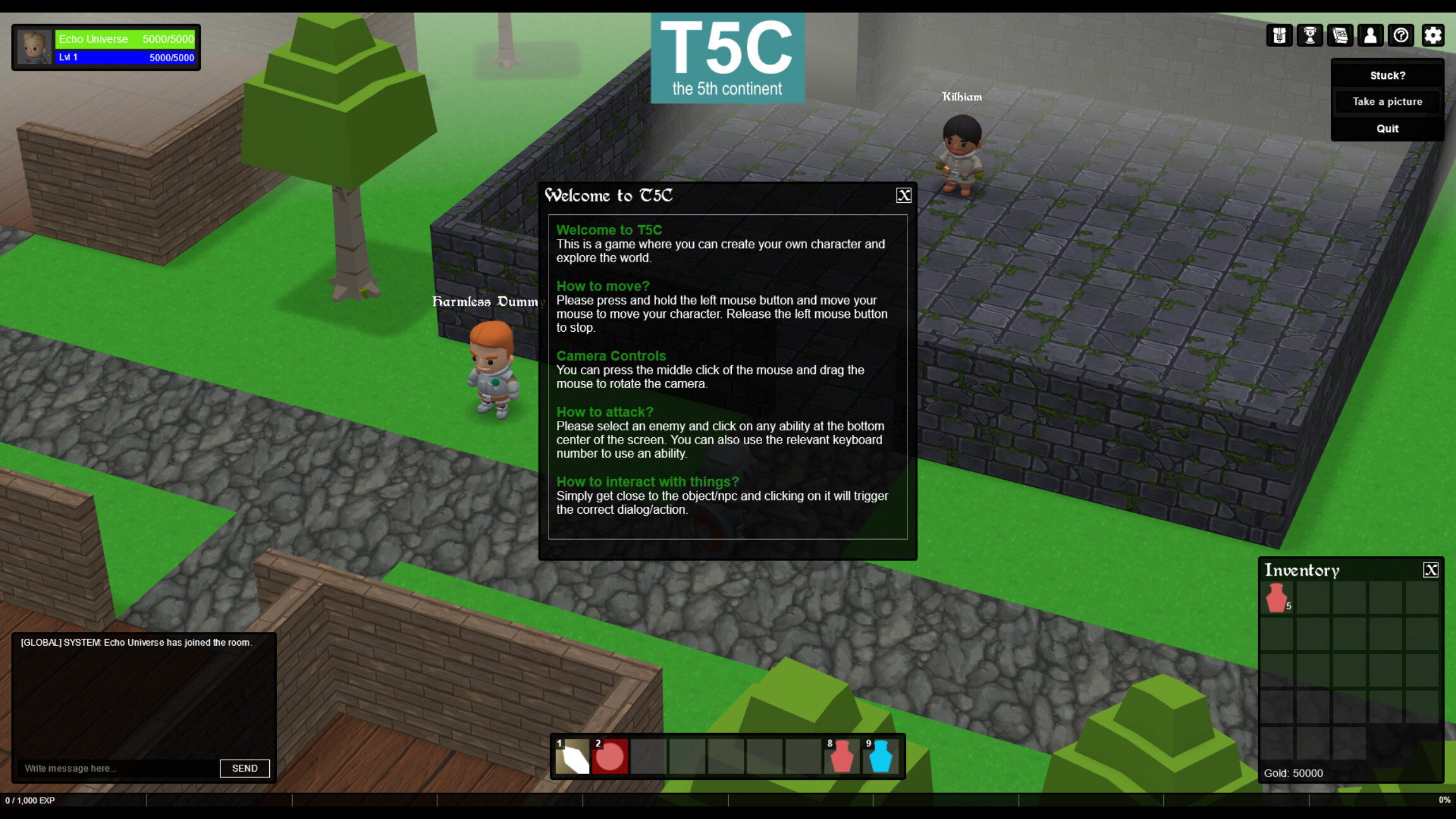Close the Inventory panel
The image size is (1456, 819).
pos(1431,570)
